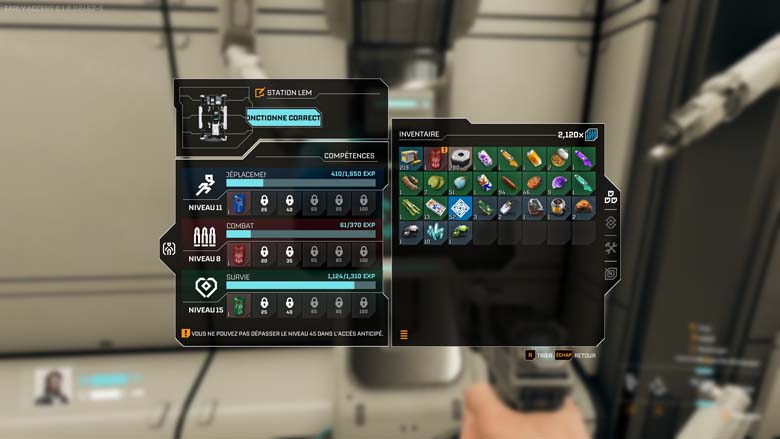The width and height of the screenshot is (780, 439).
Task: Select the Combat skill bullets icon
Action: (205, 237)
